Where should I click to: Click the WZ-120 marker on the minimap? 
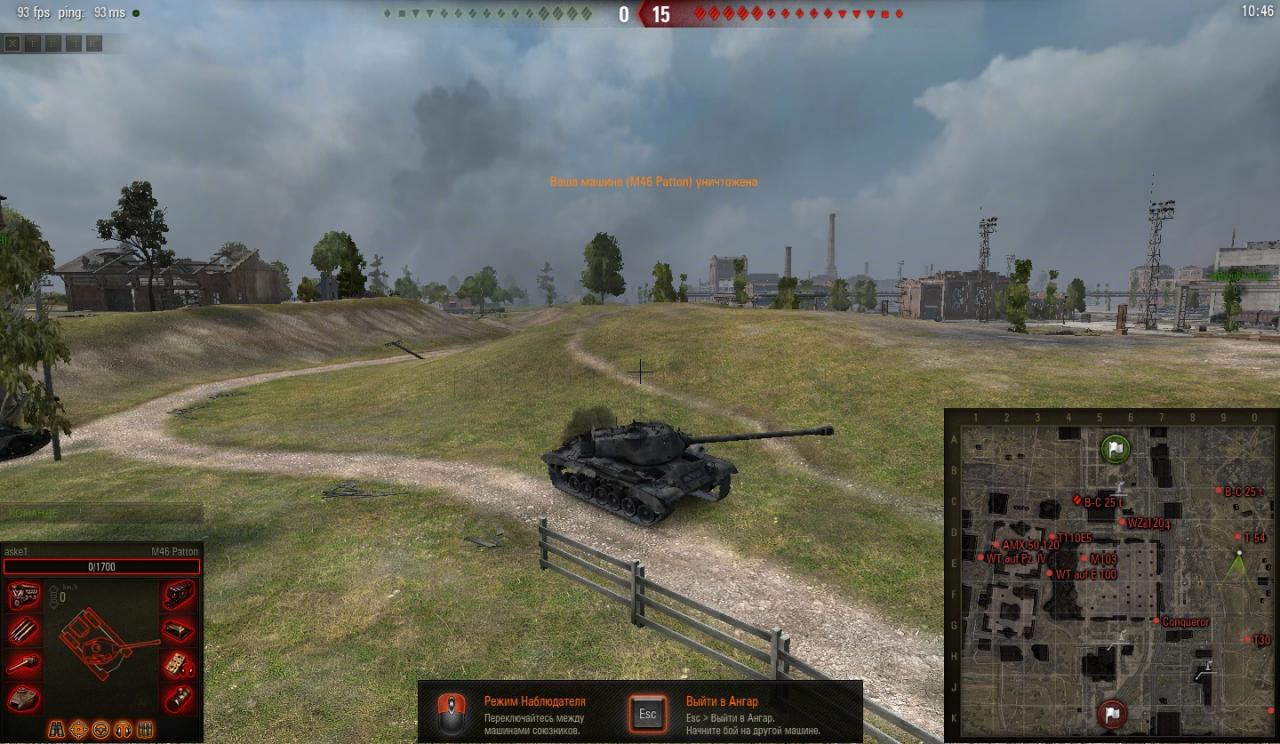coord(1122,523)
